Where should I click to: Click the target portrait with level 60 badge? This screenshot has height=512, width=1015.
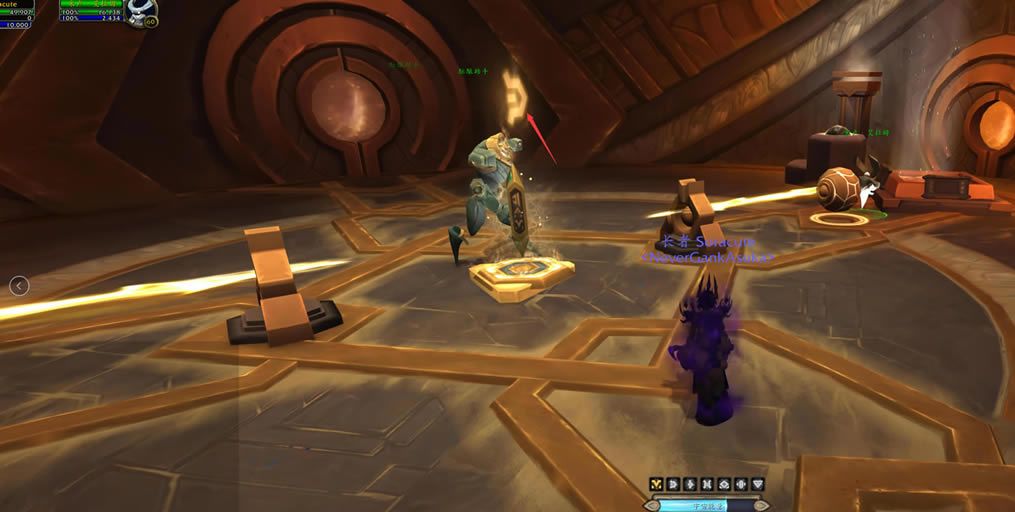tap(142, 11)
